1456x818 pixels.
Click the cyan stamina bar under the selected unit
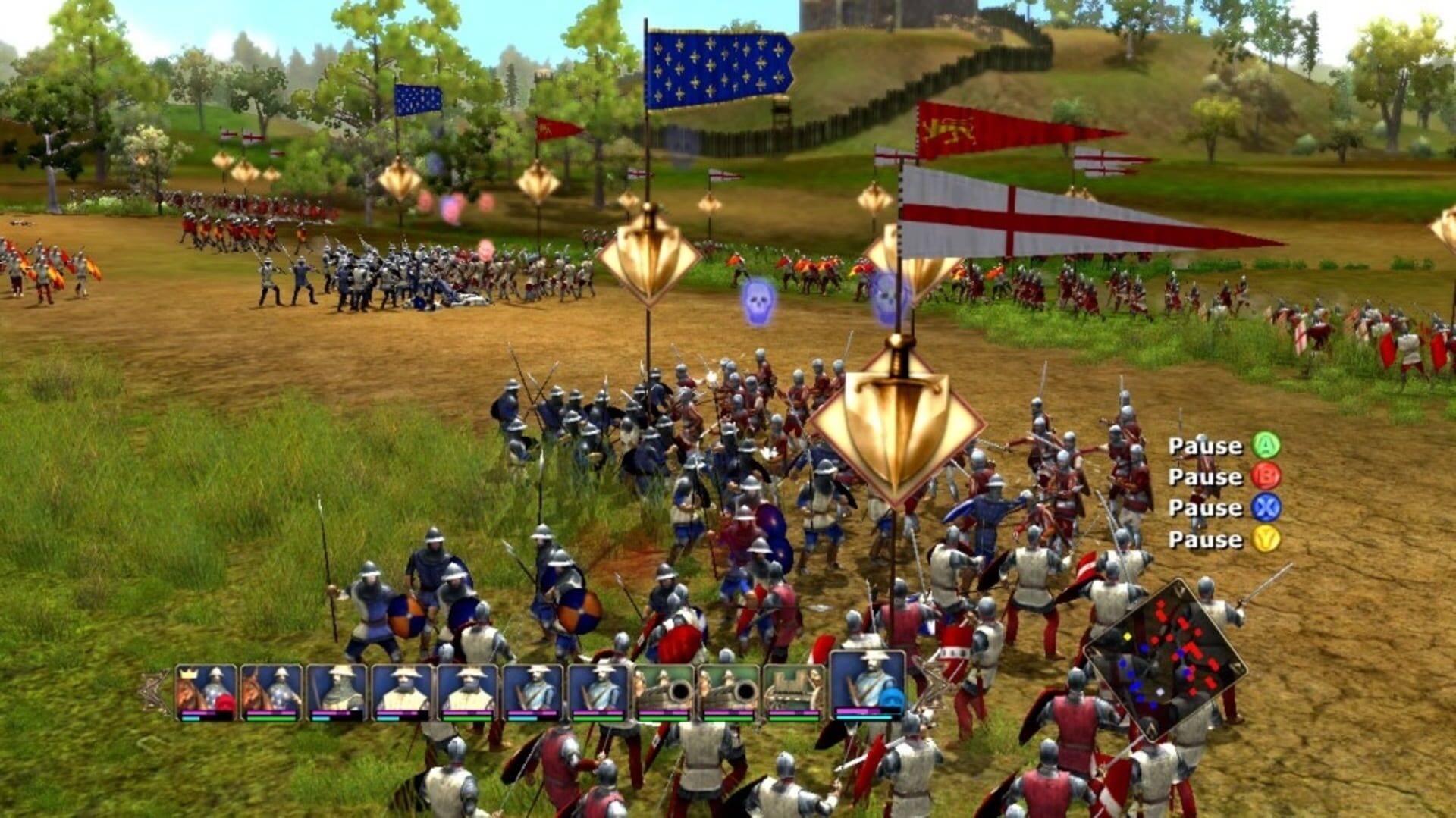pos(864,718)
